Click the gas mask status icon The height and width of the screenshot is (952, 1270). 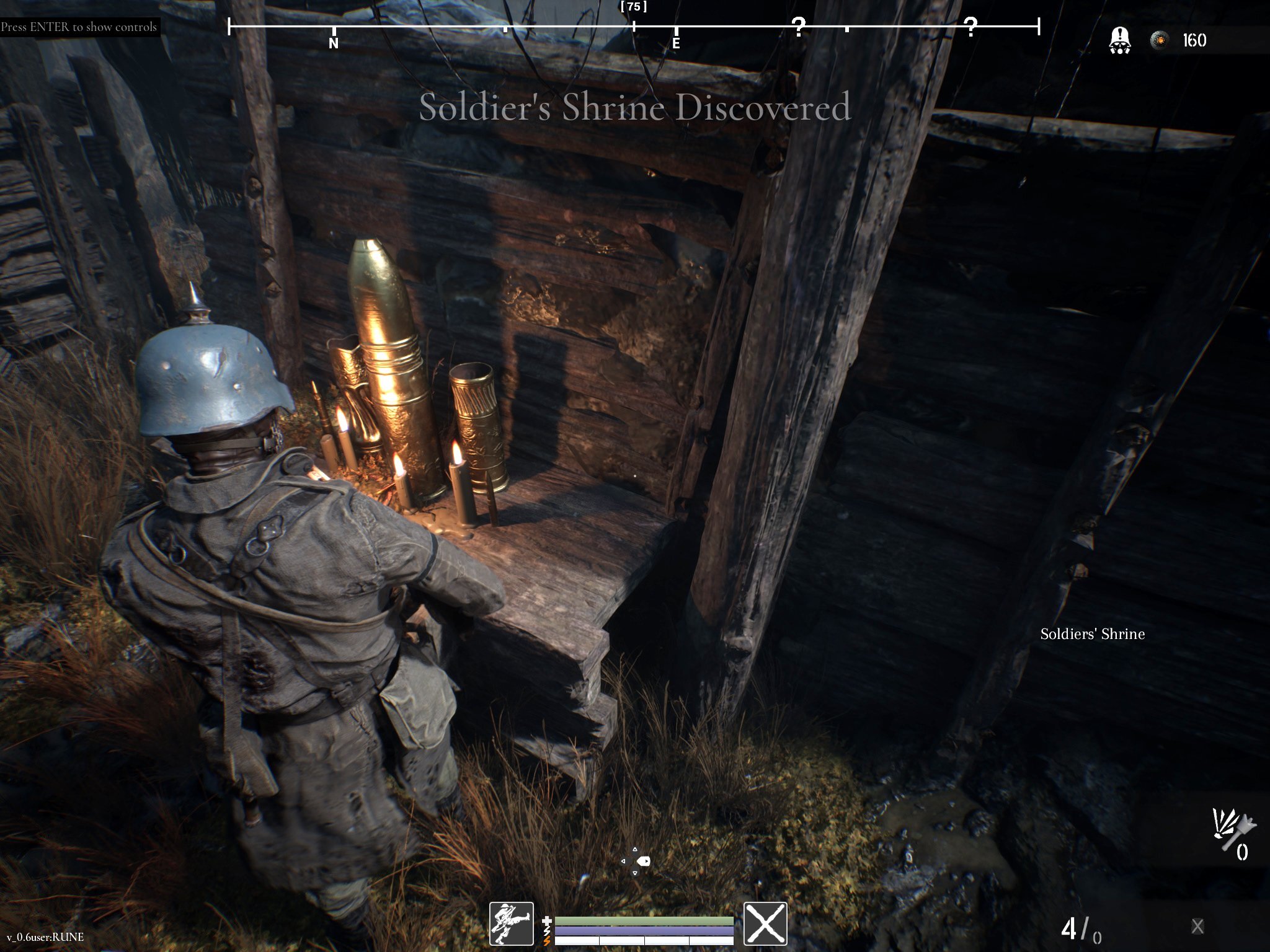[1119, 41]
